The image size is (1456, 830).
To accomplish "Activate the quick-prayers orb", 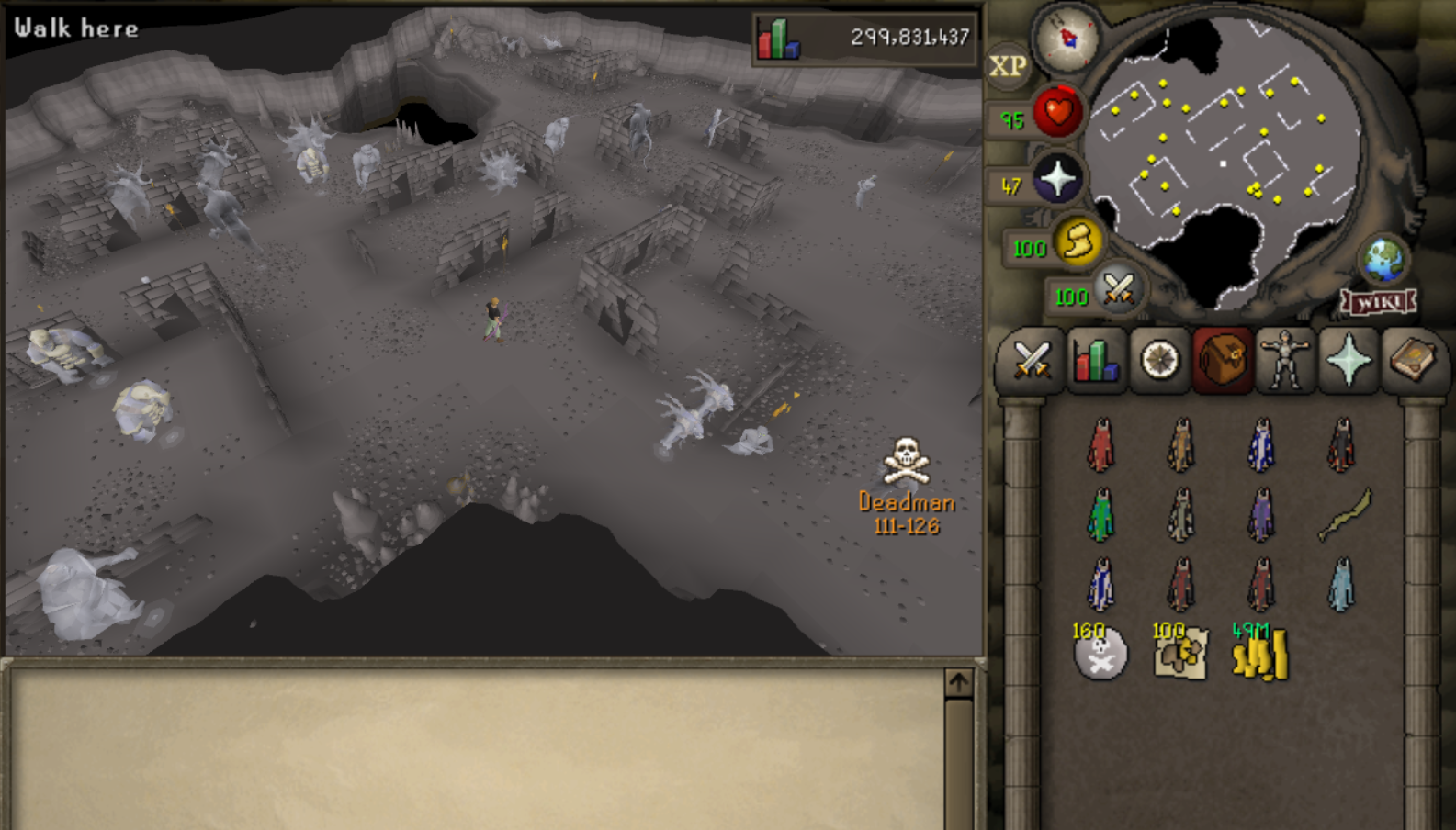I will pos(1056,179).
